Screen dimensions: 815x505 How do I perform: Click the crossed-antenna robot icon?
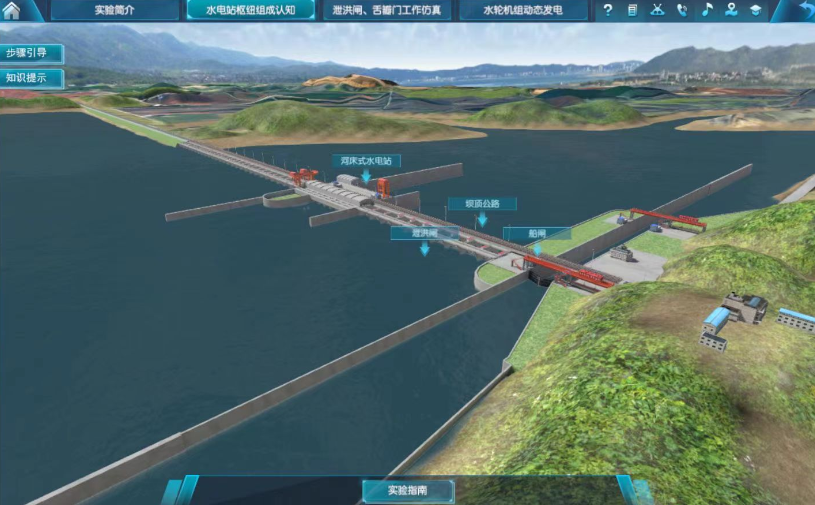point(657,11)
